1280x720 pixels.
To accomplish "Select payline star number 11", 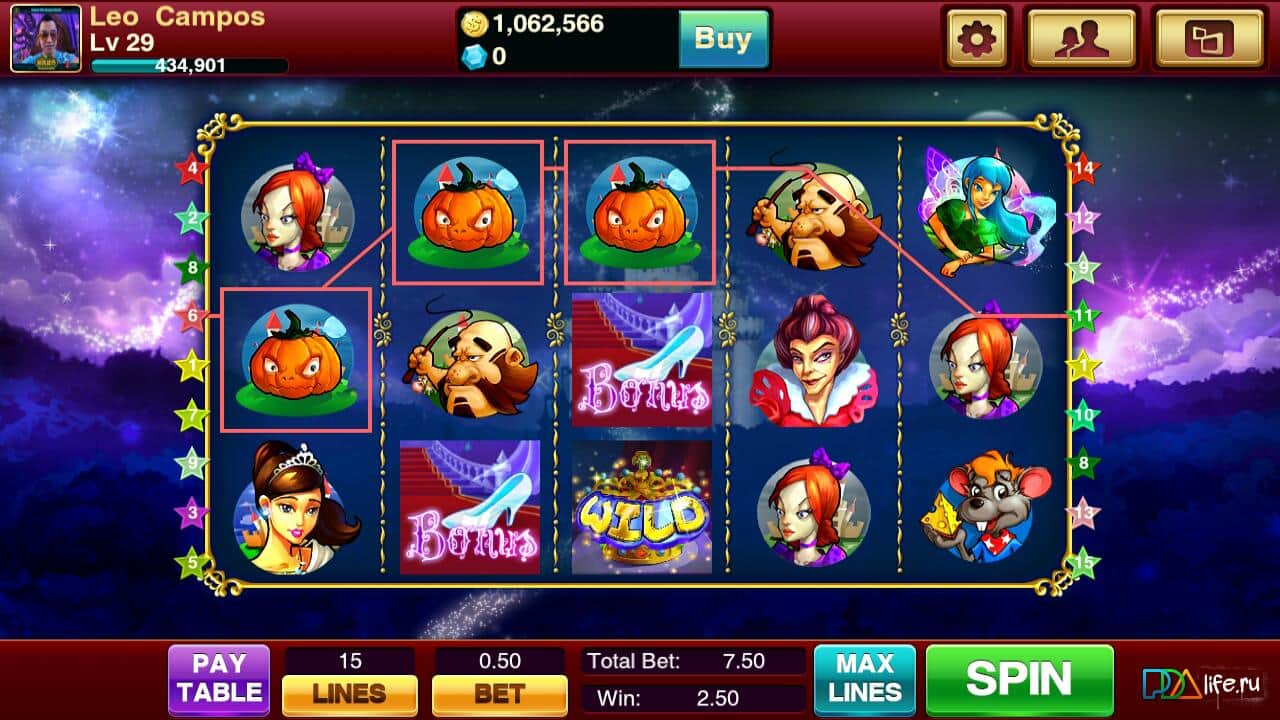I will tap(1083, 317).
